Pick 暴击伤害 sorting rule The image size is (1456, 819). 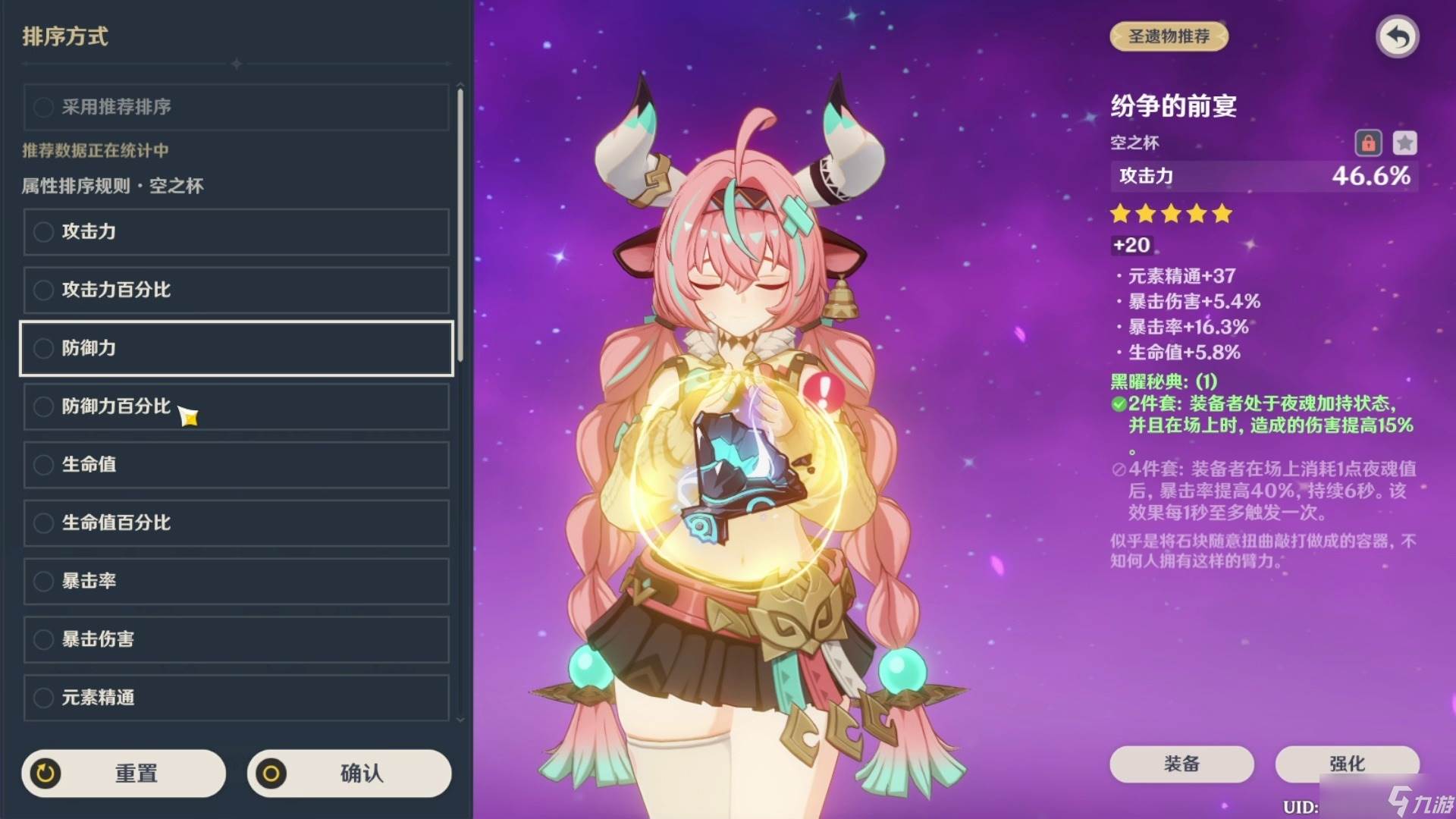click(x=236, y=639)
